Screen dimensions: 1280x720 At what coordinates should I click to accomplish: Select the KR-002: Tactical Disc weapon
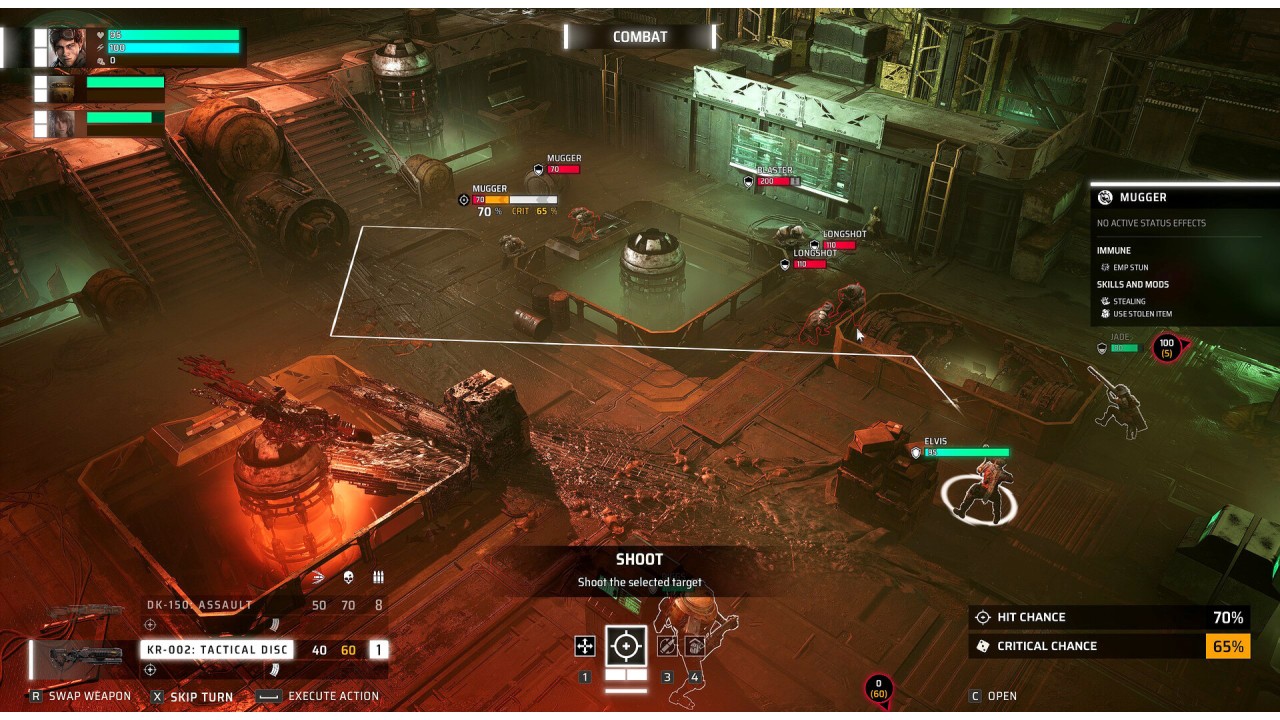[x=217, y=650]
